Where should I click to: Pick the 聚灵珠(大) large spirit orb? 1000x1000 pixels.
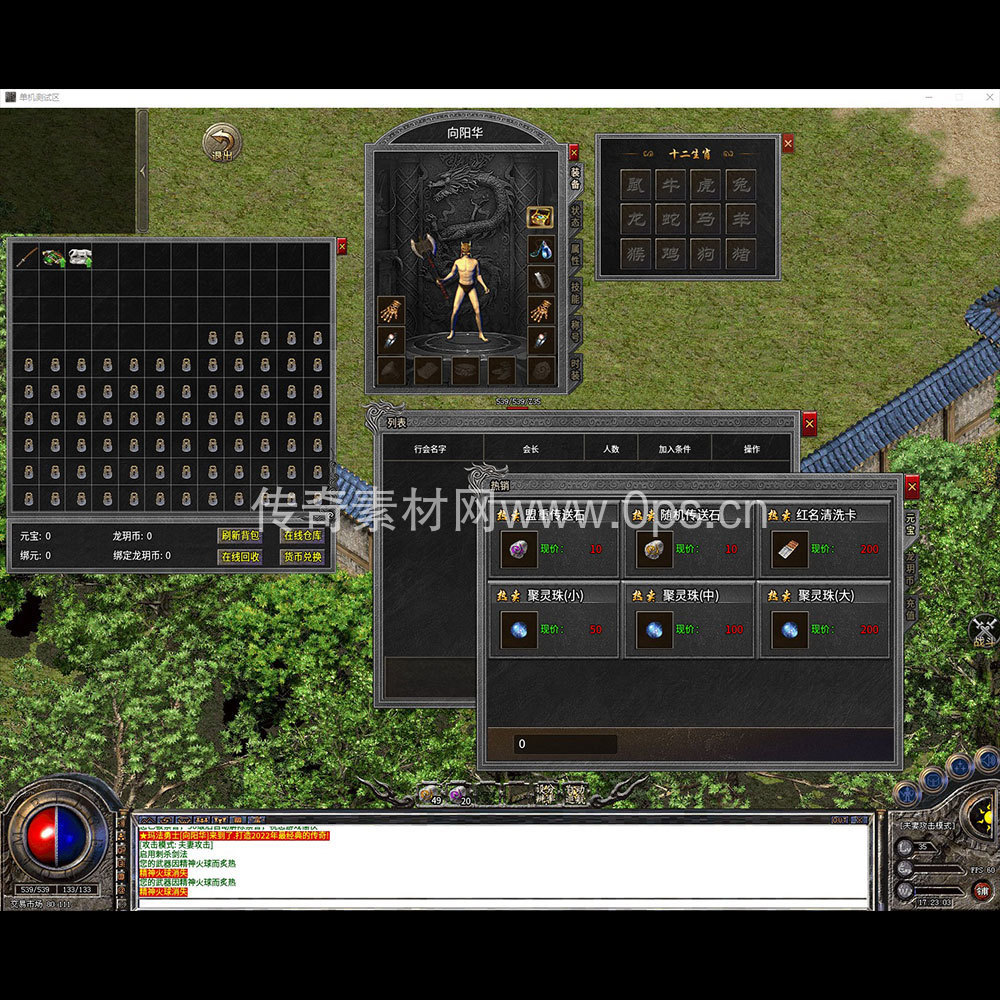(790, 630)
